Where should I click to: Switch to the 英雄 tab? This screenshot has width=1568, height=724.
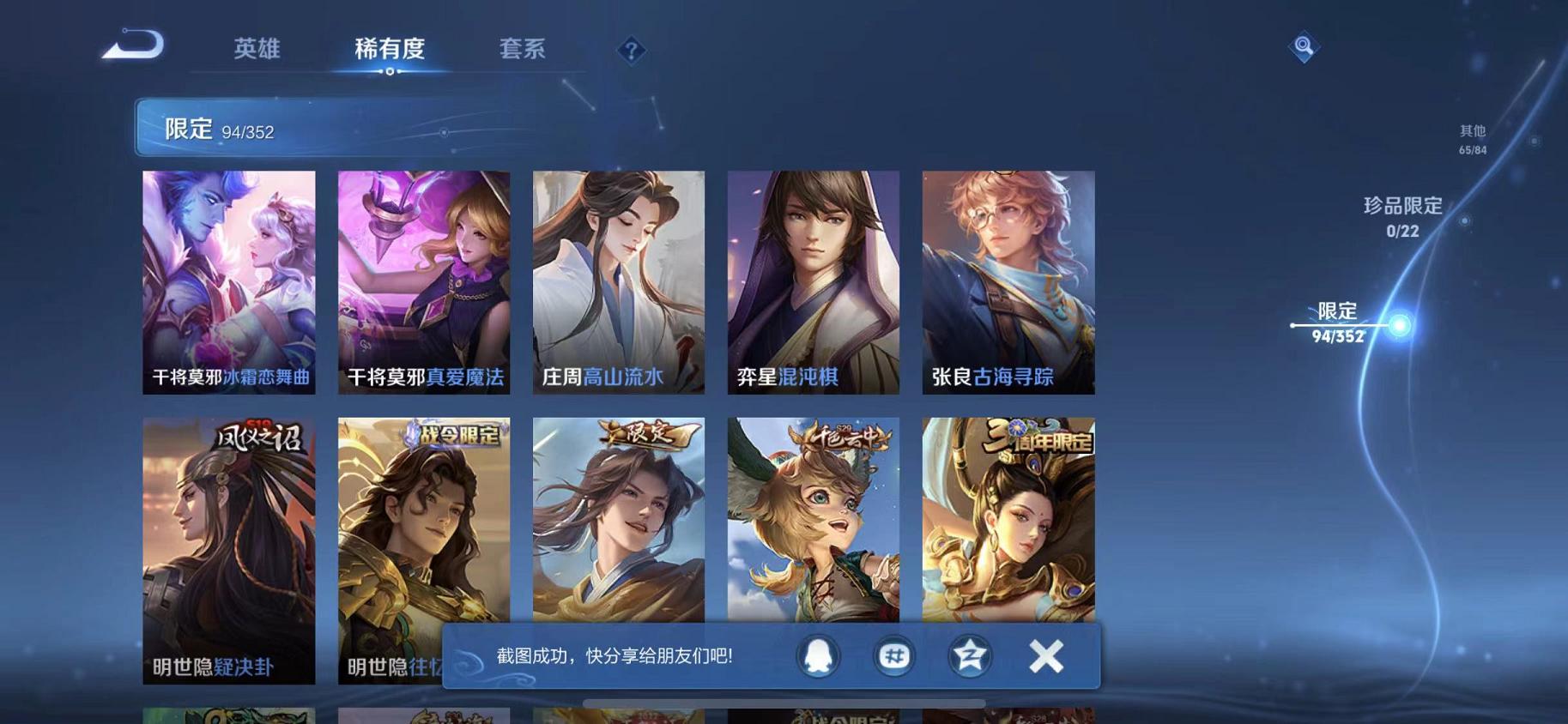point(257,49)
